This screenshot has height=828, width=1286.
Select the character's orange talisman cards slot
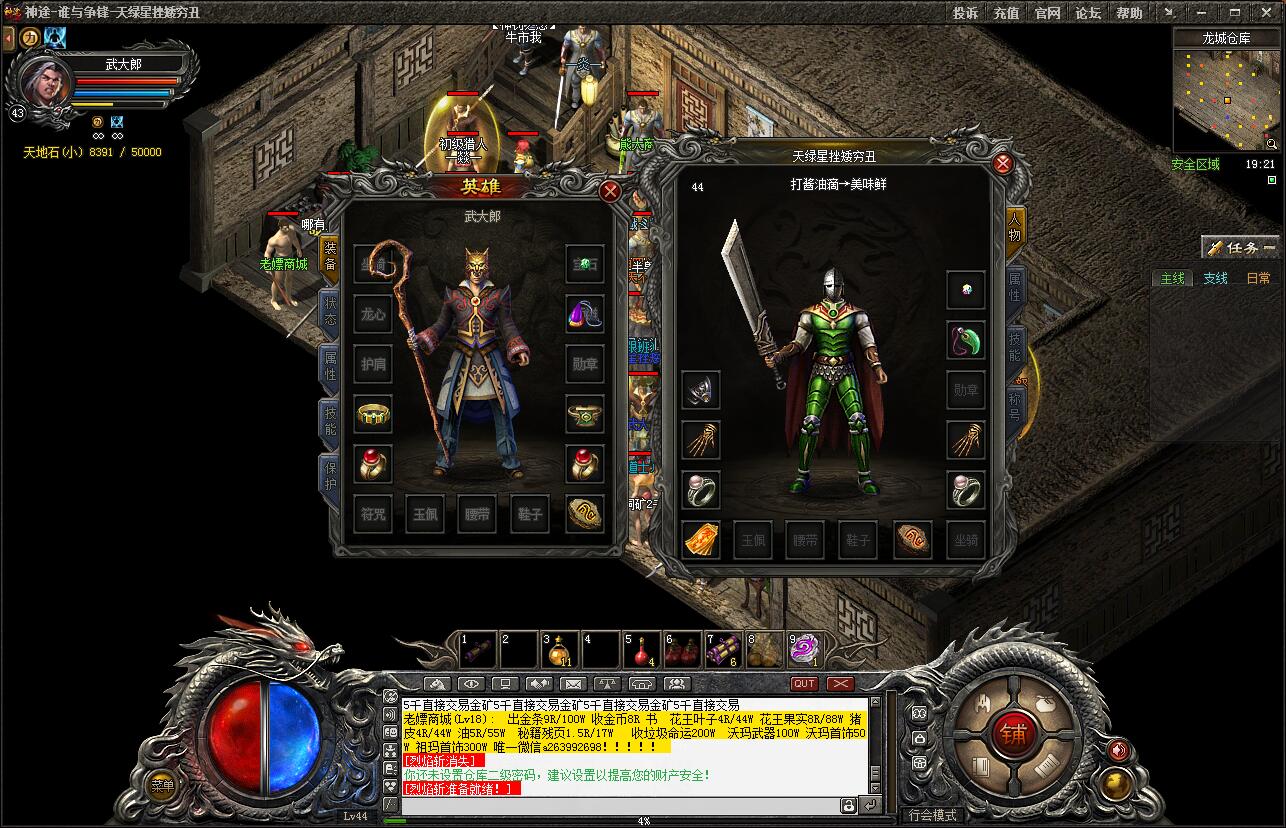701,540
